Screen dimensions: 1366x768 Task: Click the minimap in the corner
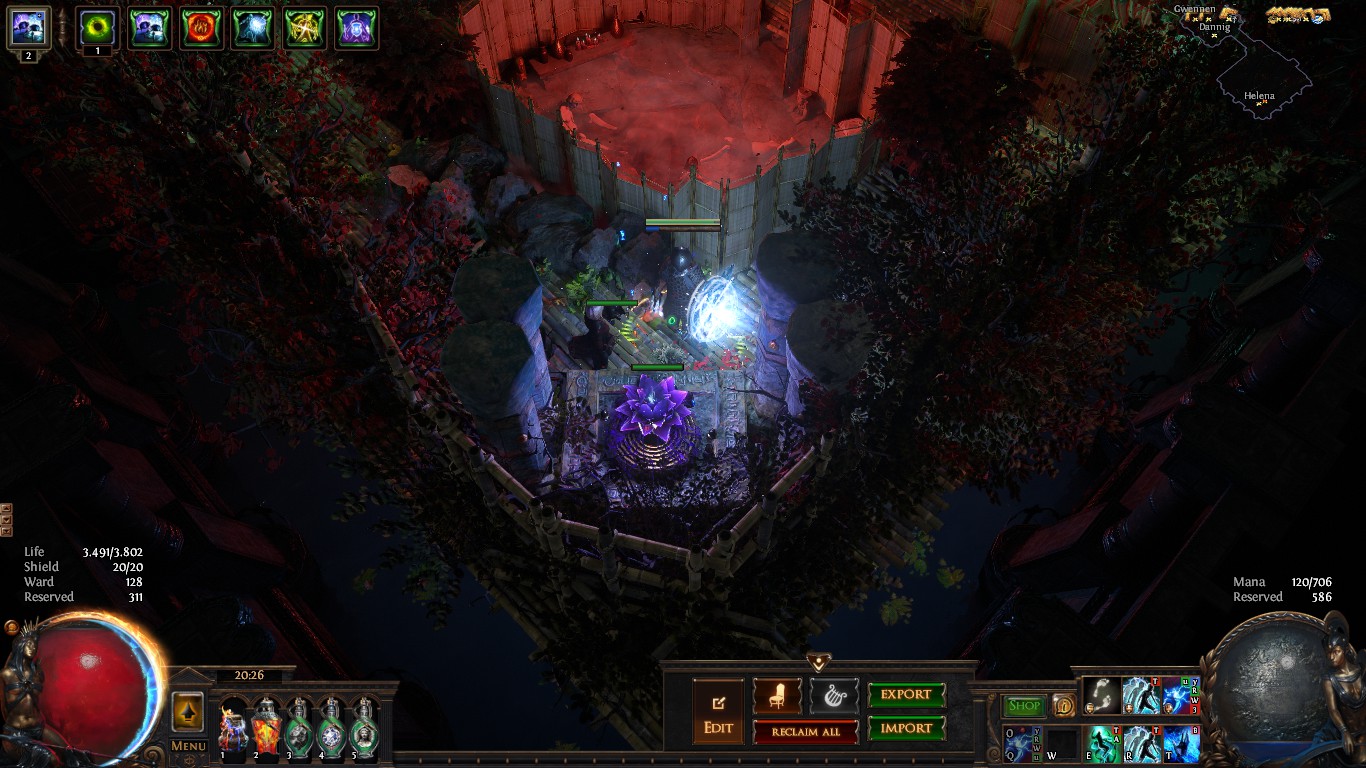click(1263, 85)
